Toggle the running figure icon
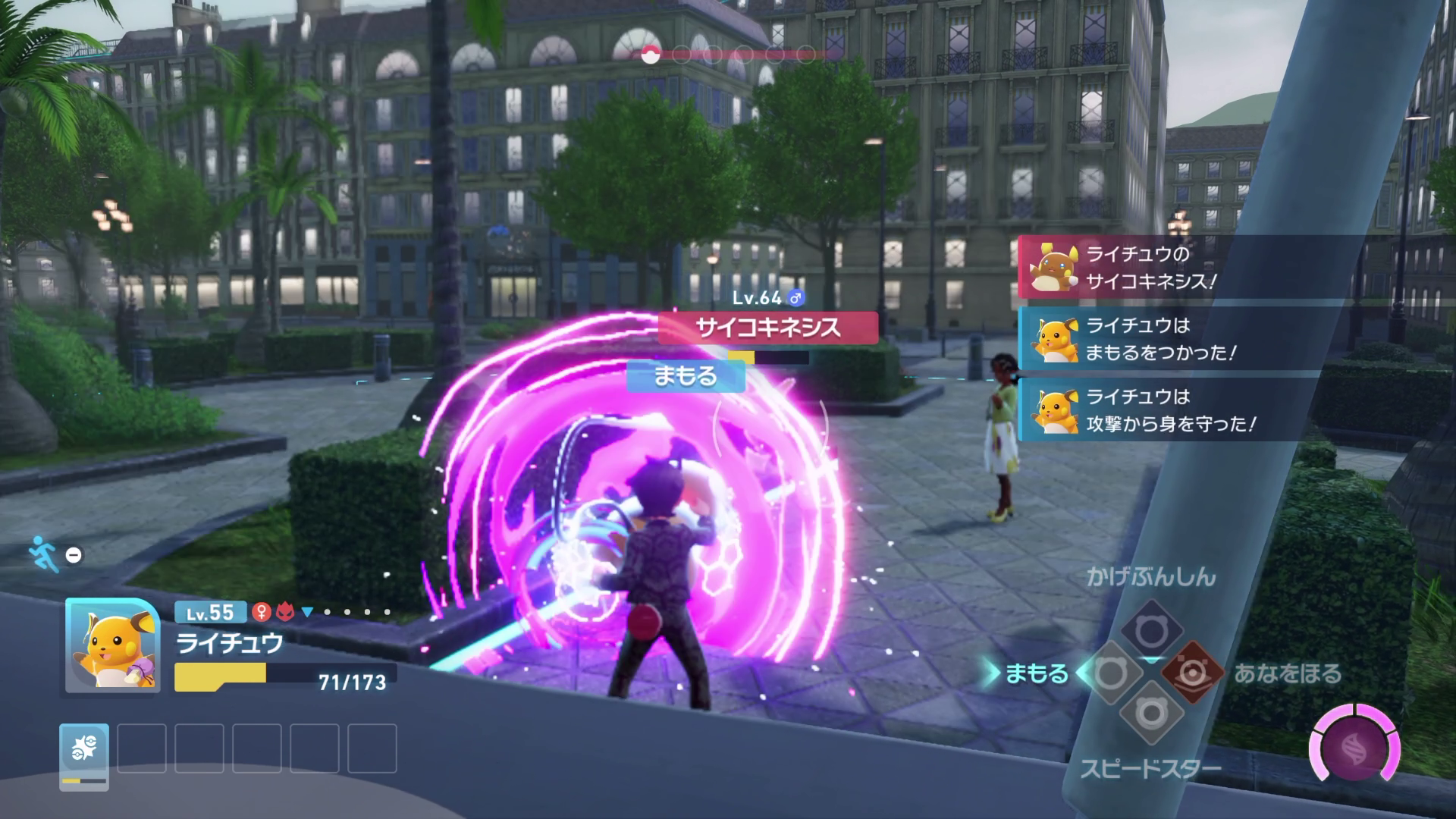Screen dimensions: 1456x819 pos(42,554)
